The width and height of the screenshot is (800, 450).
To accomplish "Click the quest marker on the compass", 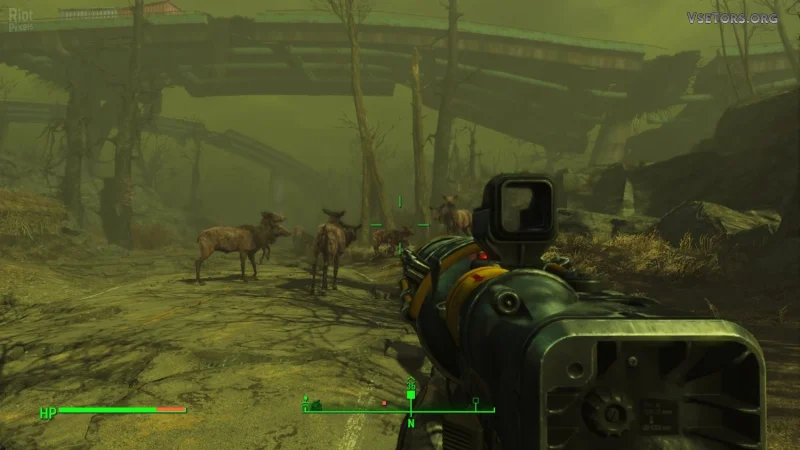I will click(x=410, y=394).
